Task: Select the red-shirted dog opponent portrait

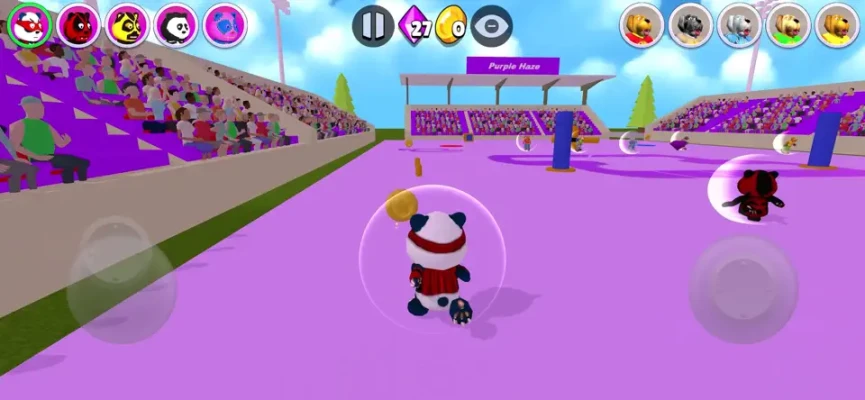Action: [x=642, y=25]
